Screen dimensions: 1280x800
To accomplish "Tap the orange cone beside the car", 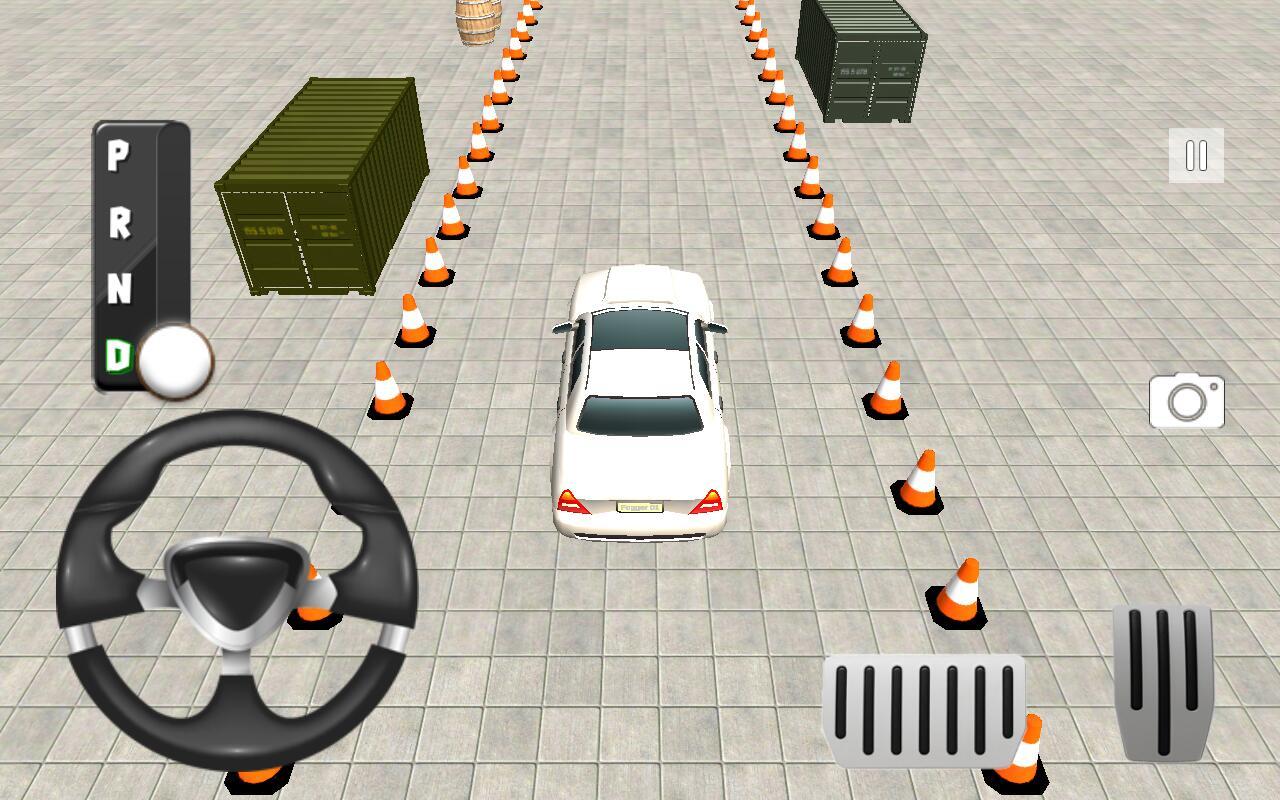I will click(x=884, y=390).
